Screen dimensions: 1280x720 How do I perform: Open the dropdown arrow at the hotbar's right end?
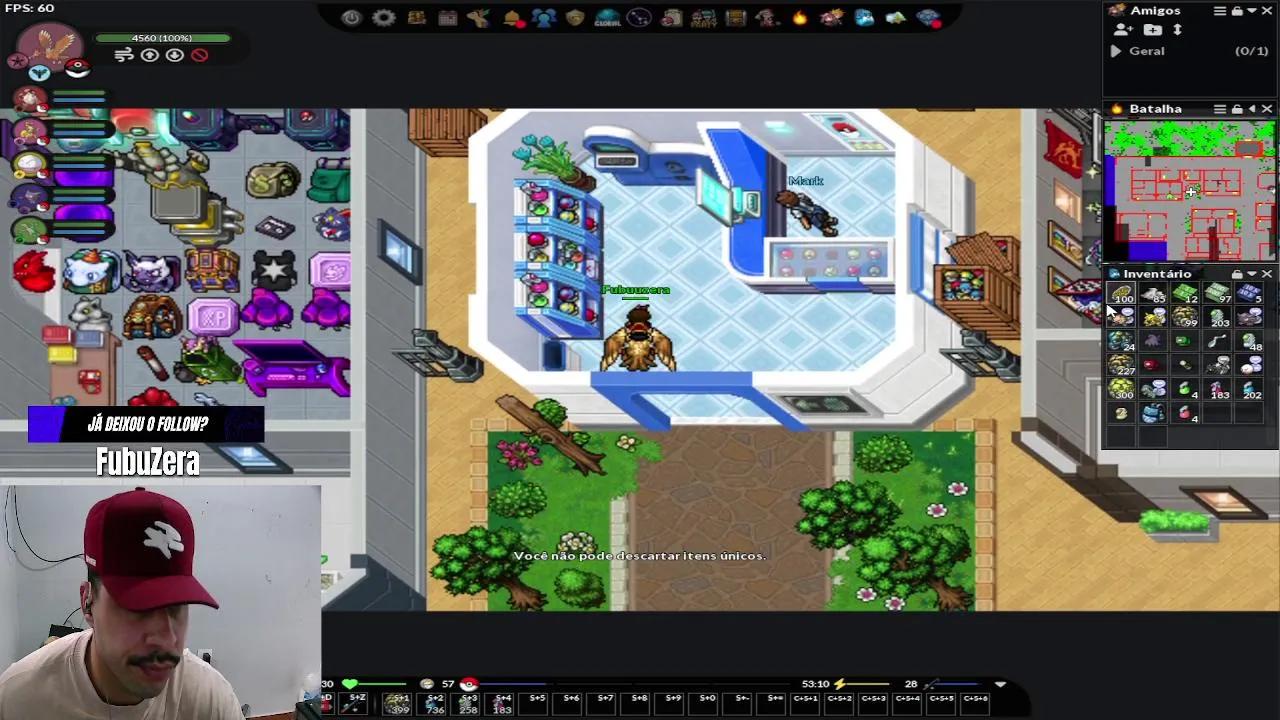click(1000, 684)
